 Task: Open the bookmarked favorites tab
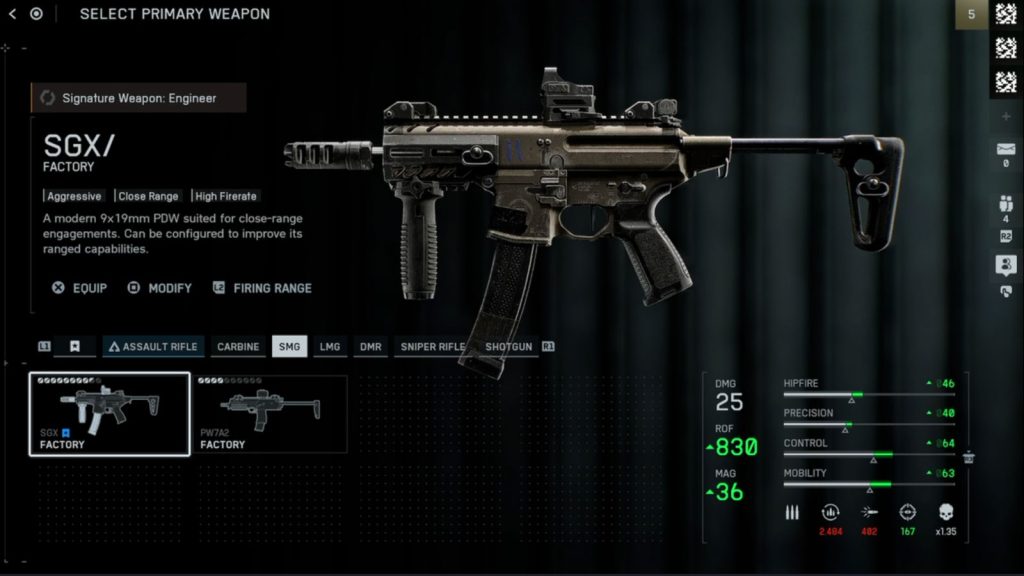(x=75, y=347)
